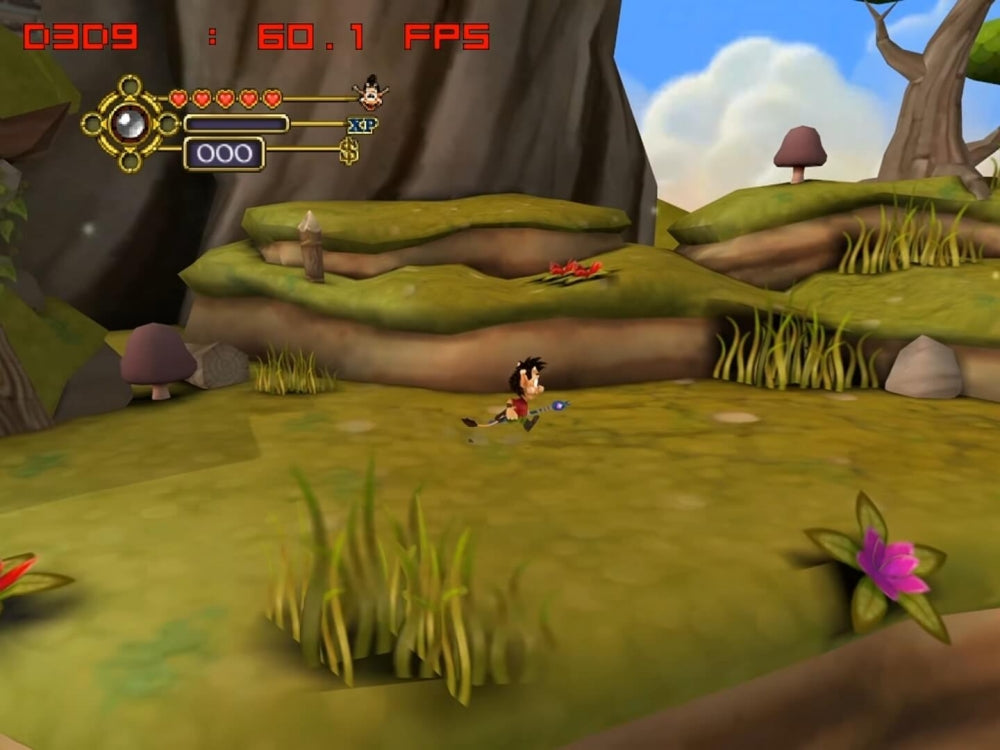Image resolution: width=1000 pixels, height=750 pixels.
Task: Click the blue XP icon
Action: (361, 125)
